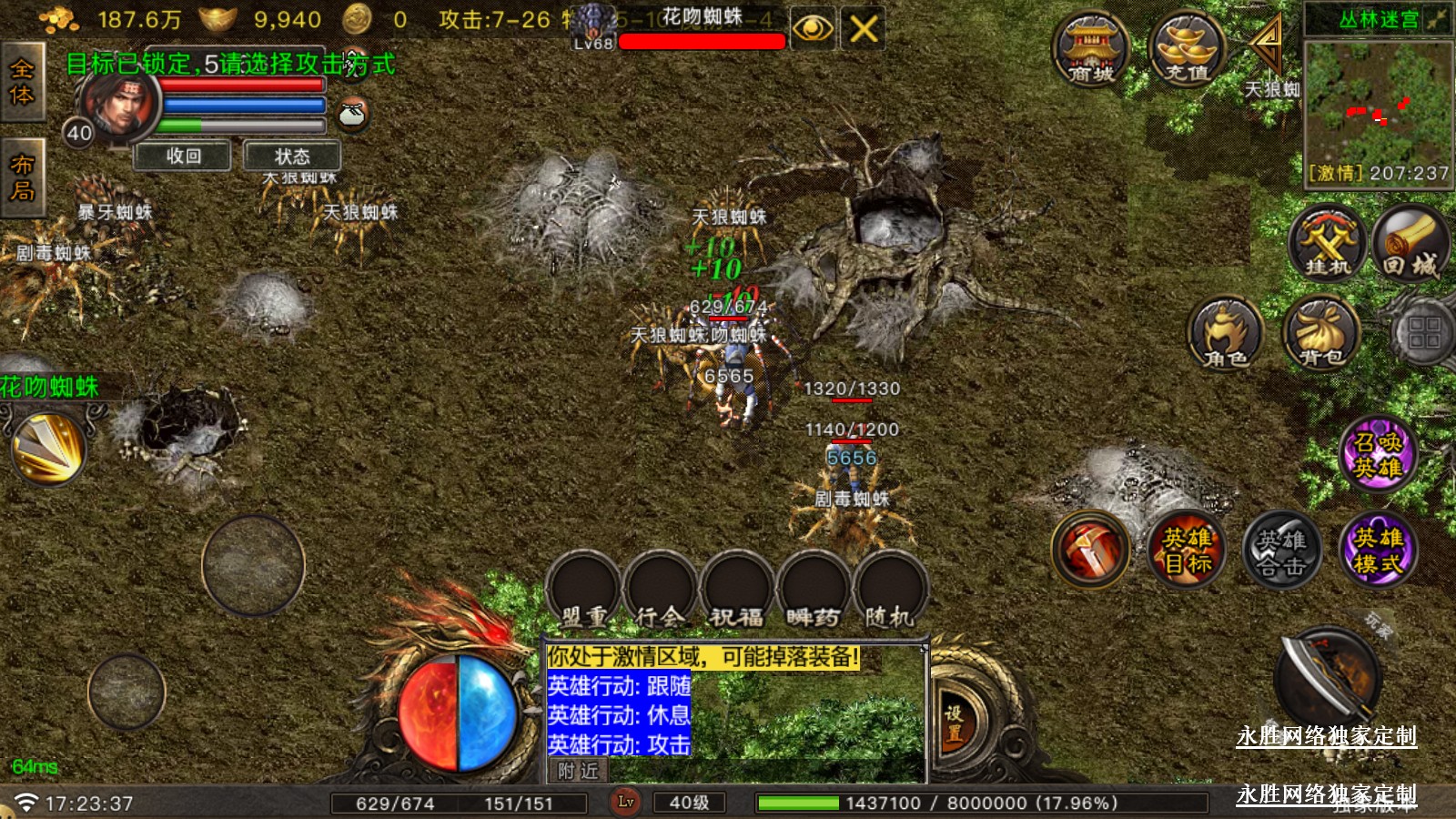
Task: Open the hero 状态 status panel
Action: 292,157
